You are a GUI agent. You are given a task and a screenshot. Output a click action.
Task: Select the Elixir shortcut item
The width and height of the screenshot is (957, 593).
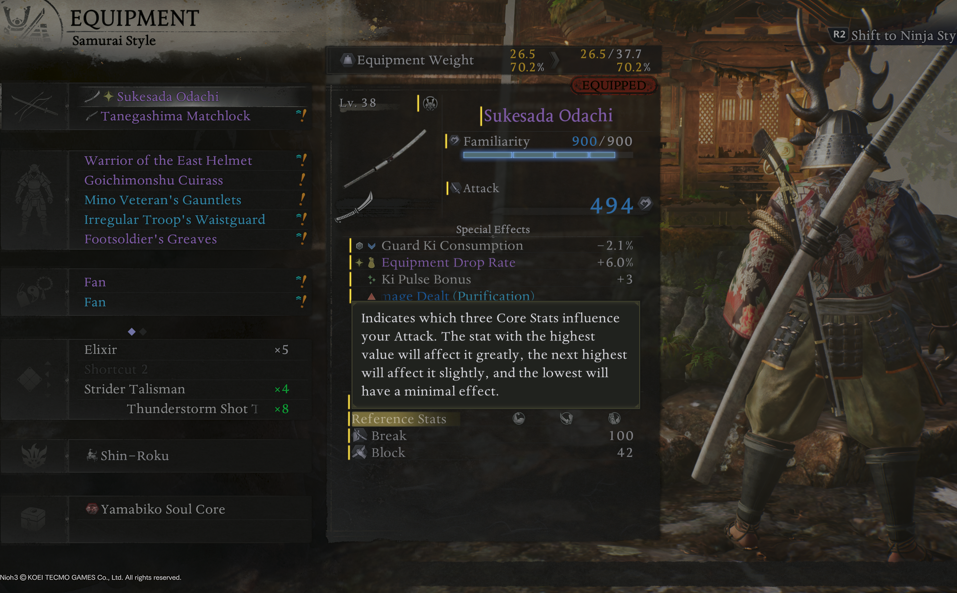point(101,350)
